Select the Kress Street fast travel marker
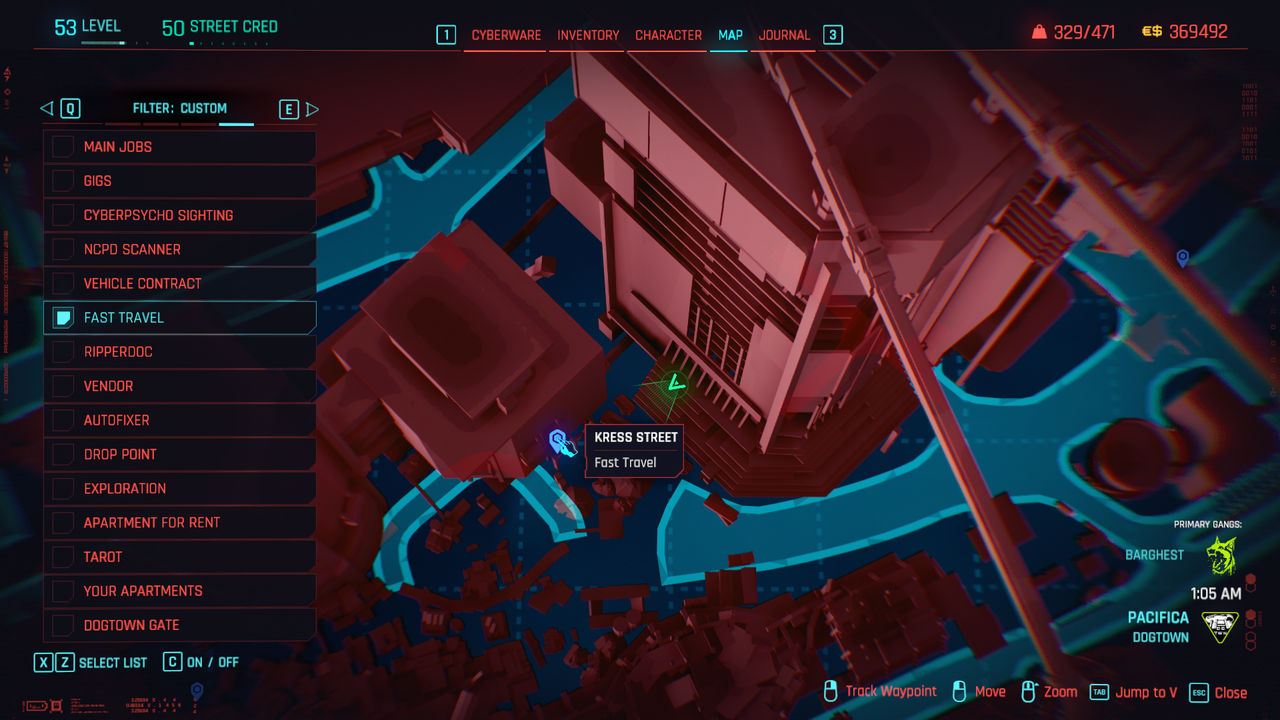This screenshot has width=1280, height=720. coord(559,440)
